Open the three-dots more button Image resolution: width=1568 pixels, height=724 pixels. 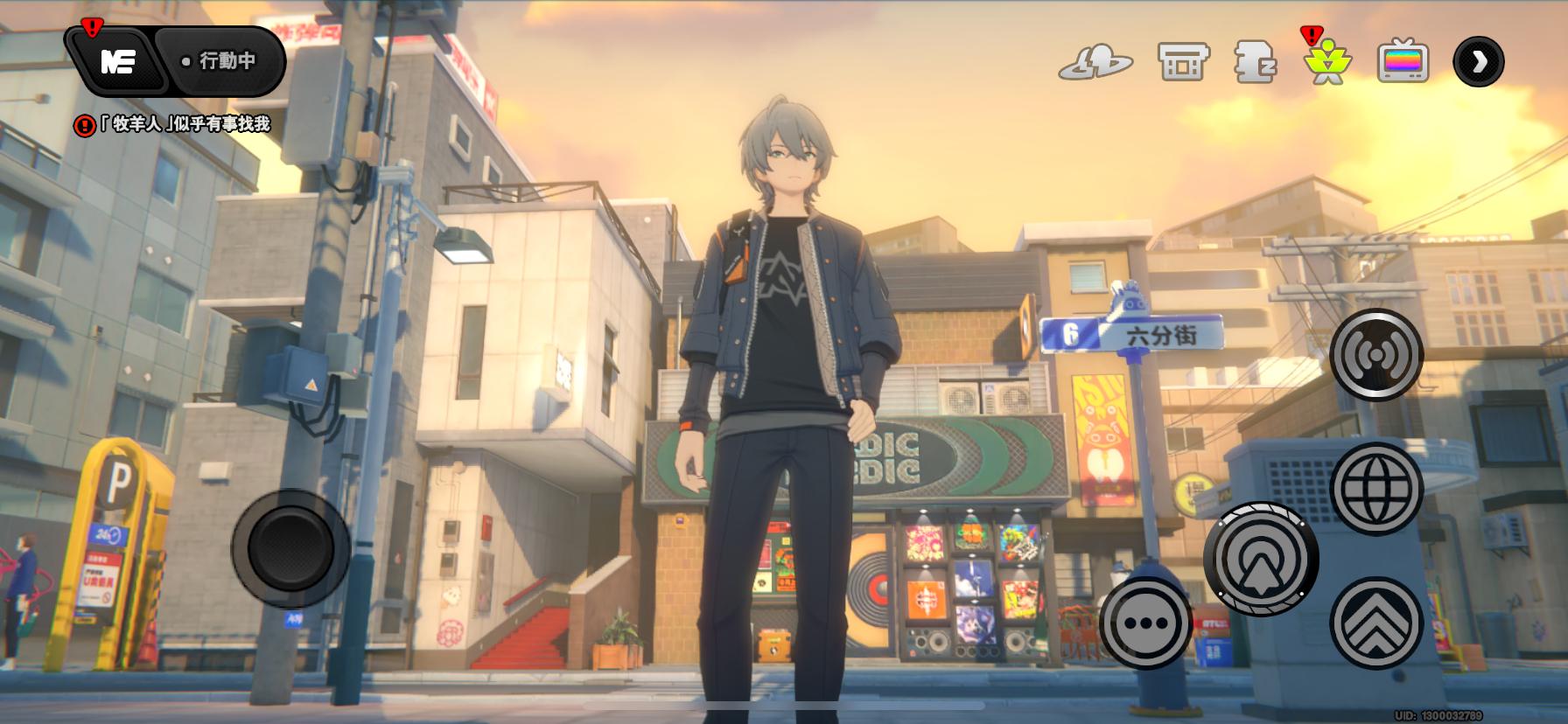coord(1145,623)
